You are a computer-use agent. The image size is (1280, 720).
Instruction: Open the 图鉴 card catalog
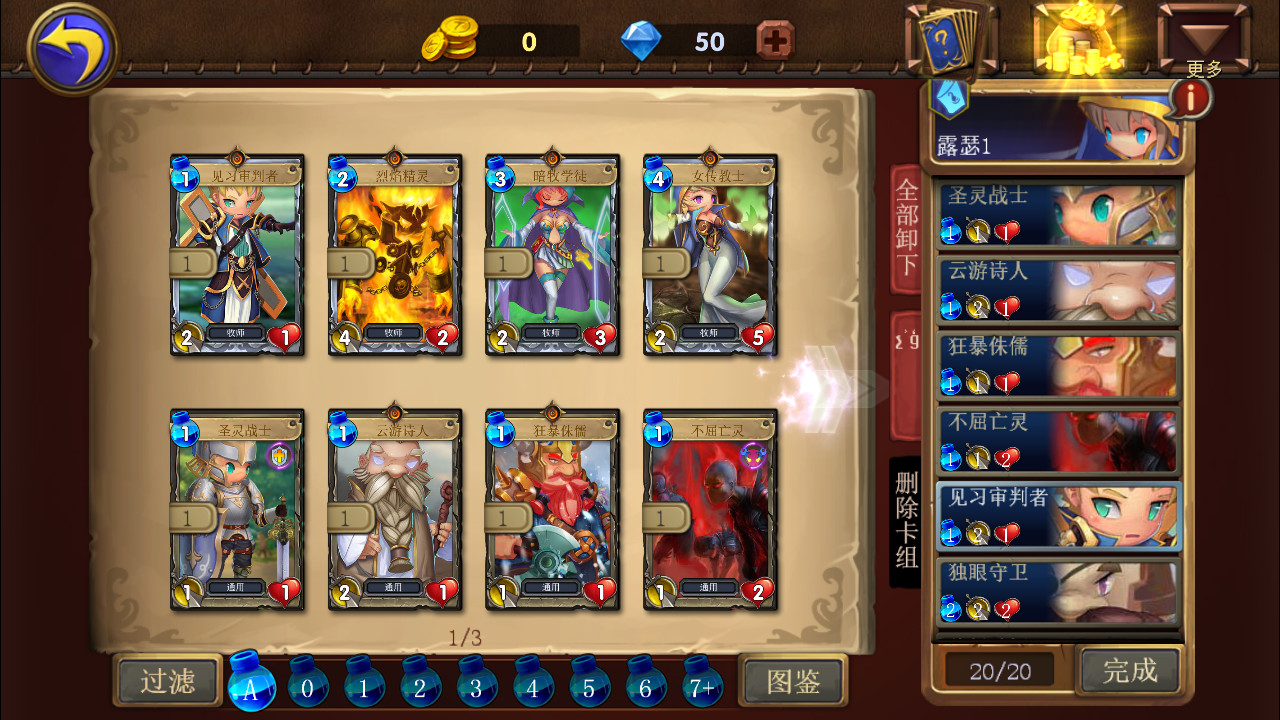tap(793, 680)
